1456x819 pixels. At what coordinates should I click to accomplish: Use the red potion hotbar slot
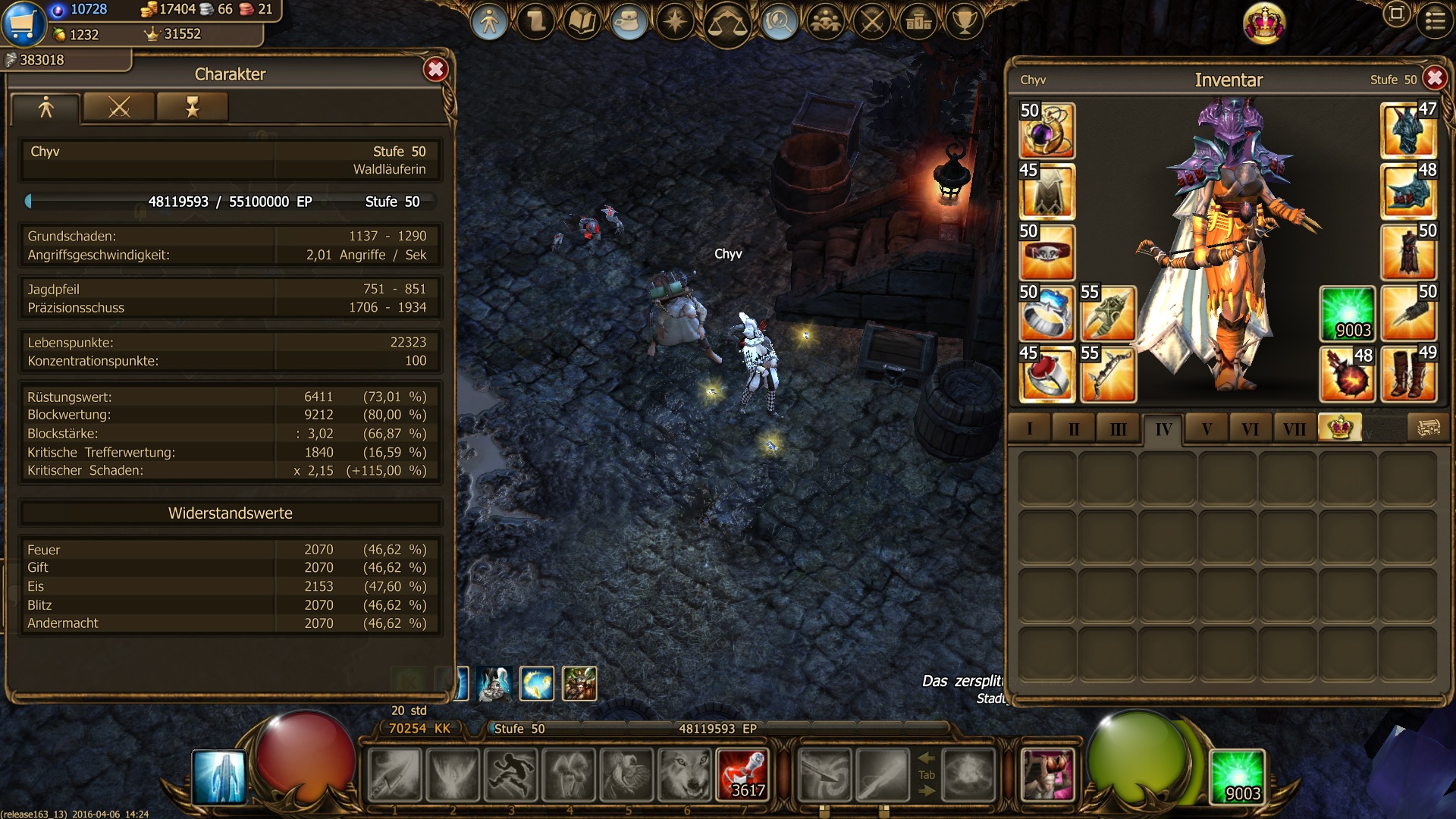click(x=743, y=775)
